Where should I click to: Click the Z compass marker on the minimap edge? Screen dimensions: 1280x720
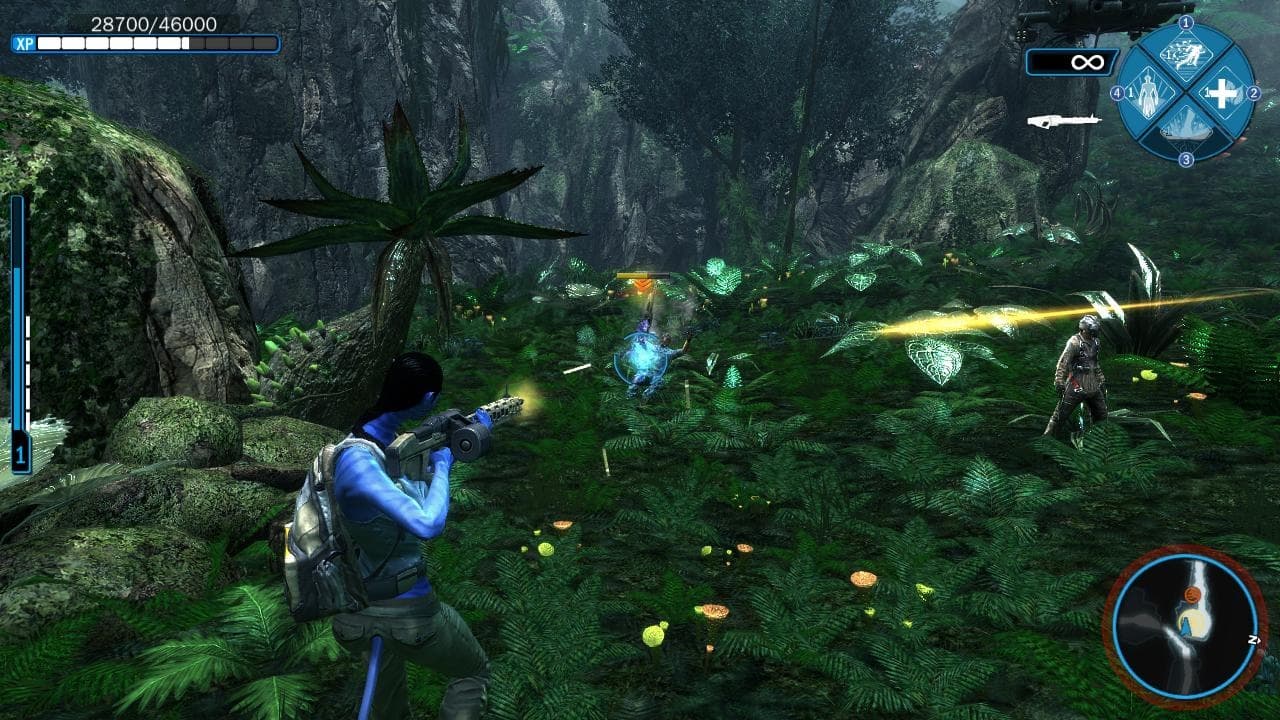(1254, 640)
